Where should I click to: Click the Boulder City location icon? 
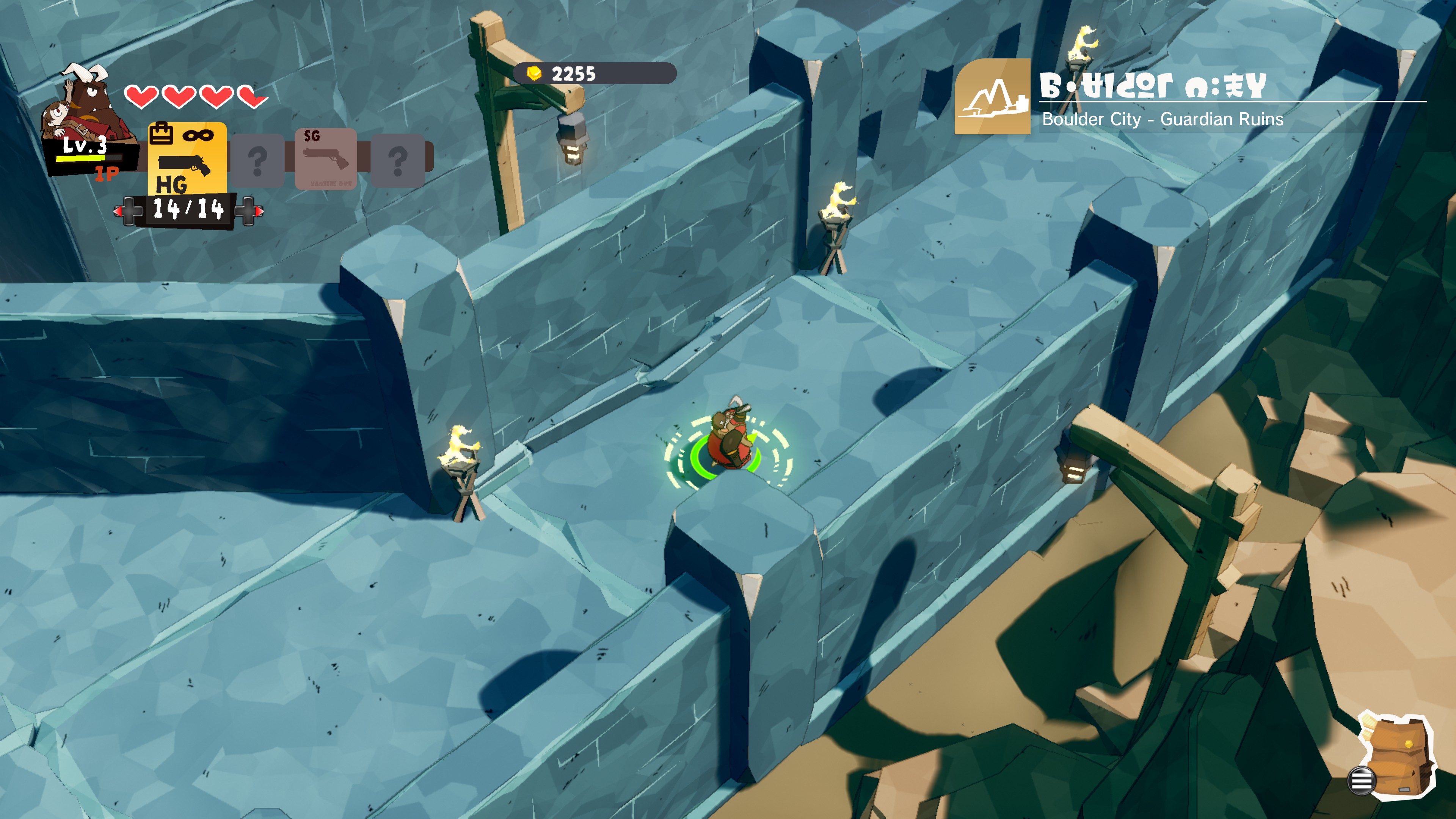point(992,97)
